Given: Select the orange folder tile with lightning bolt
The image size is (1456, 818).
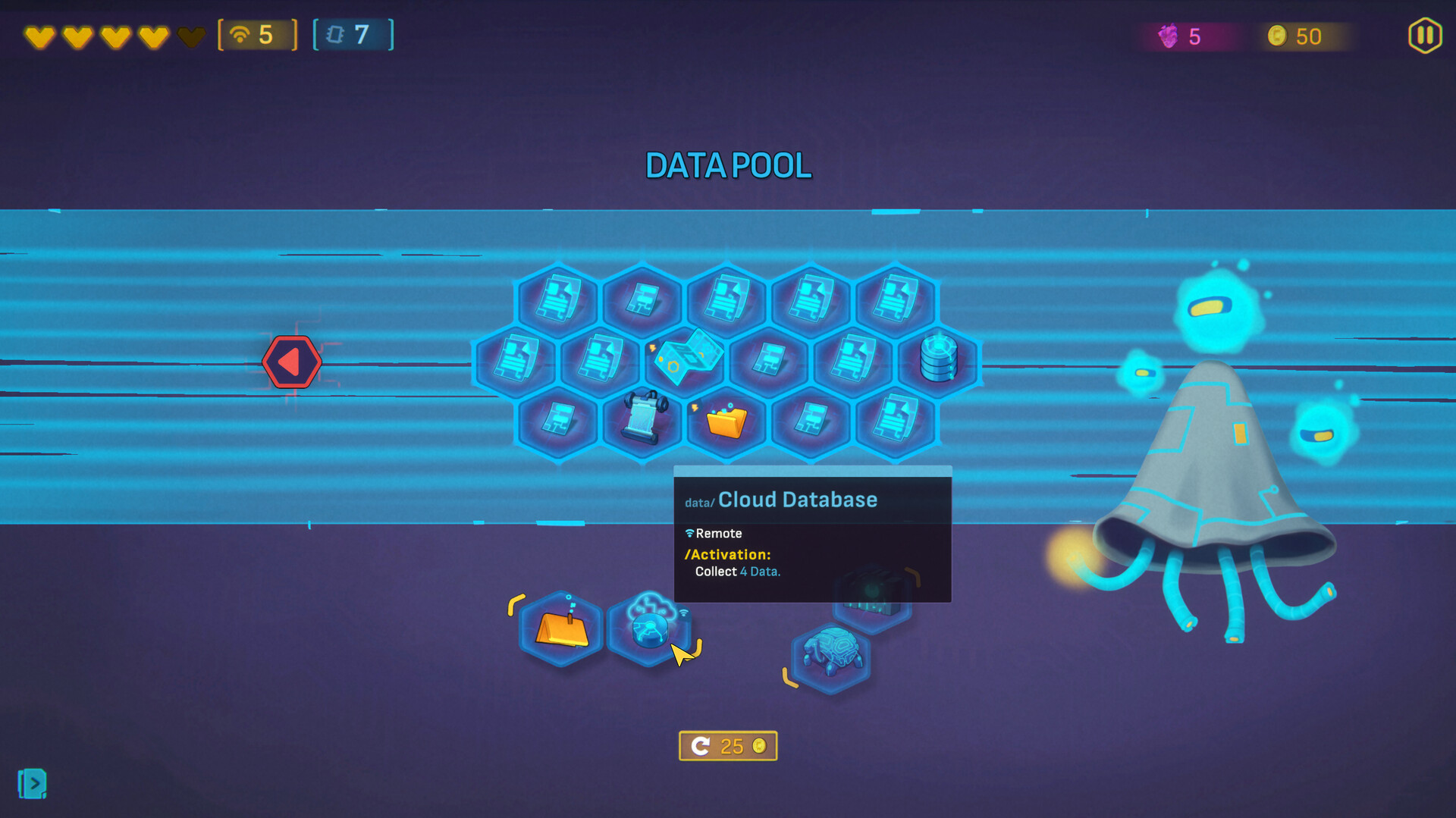Looking at the screenshot, I should (726, 422).
